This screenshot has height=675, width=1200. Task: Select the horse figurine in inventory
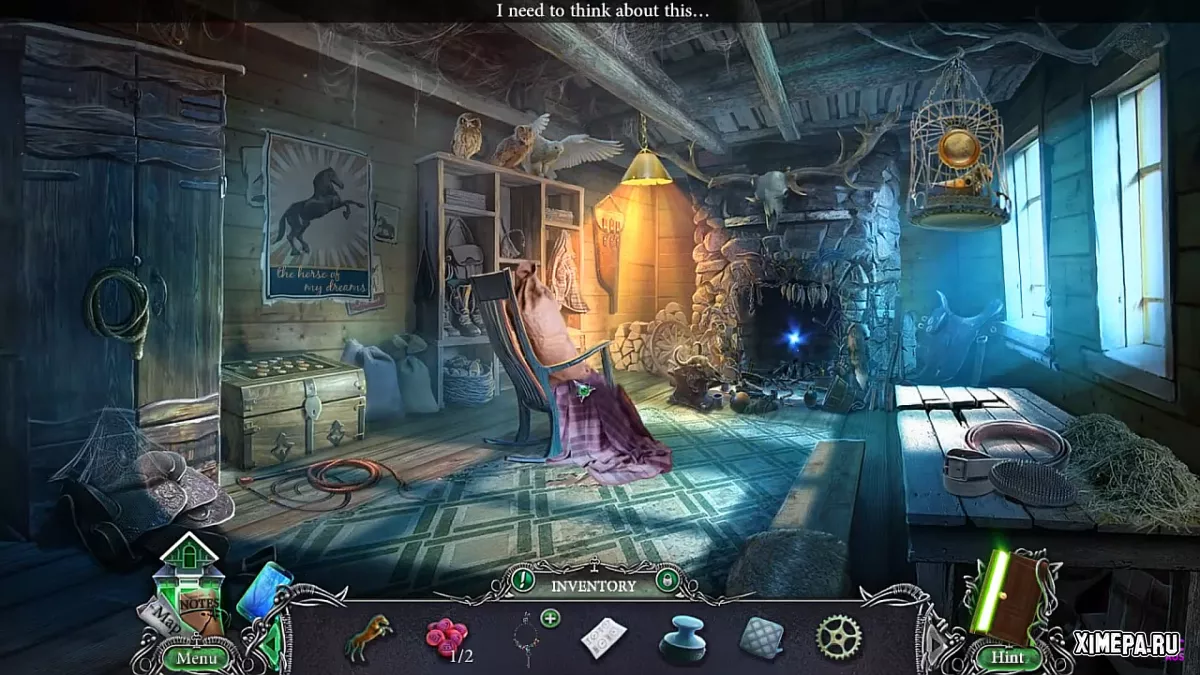tap(368, 636)
